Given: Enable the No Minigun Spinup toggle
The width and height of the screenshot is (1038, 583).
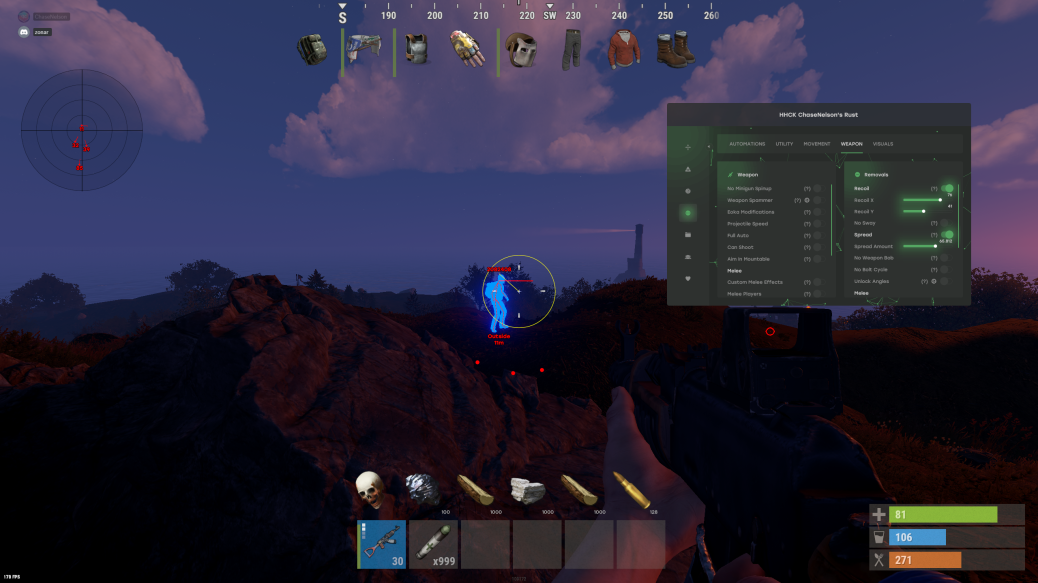Looking at the screenshot, I should (817, 188).
